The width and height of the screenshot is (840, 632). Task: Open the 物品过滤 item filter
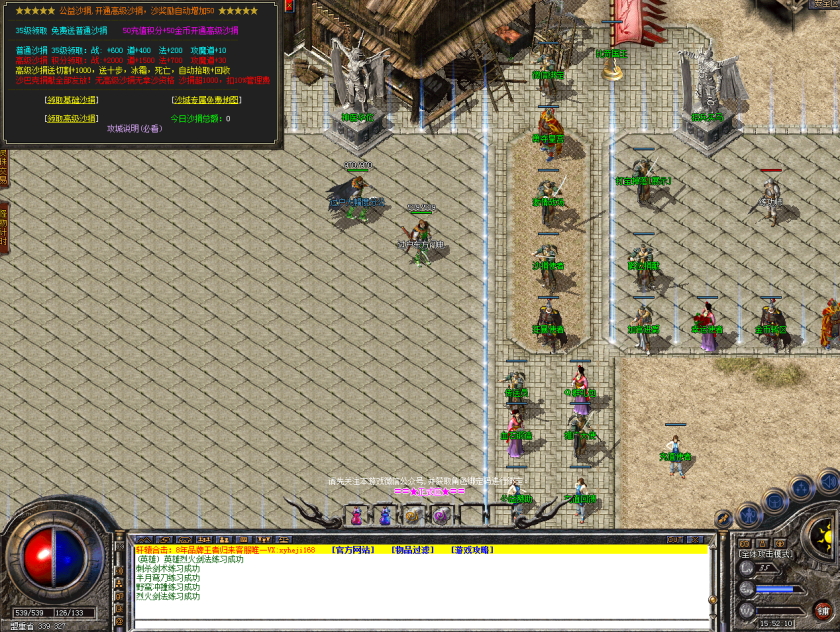(411, 550)
